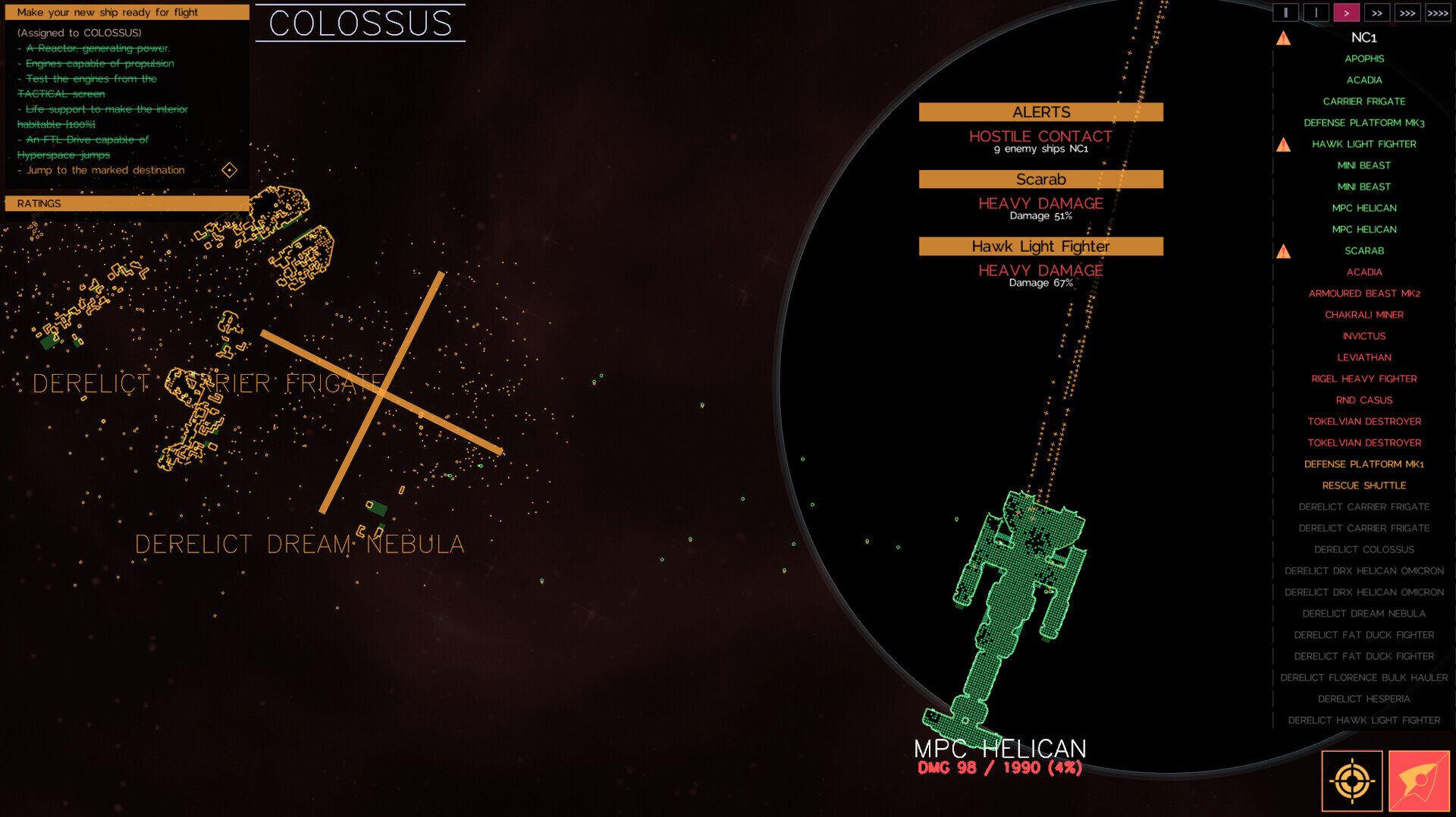Activate the red rocket ship icon
Image resolution: width=1456 pixels, height=817 pixels.
coord(1419,781)
